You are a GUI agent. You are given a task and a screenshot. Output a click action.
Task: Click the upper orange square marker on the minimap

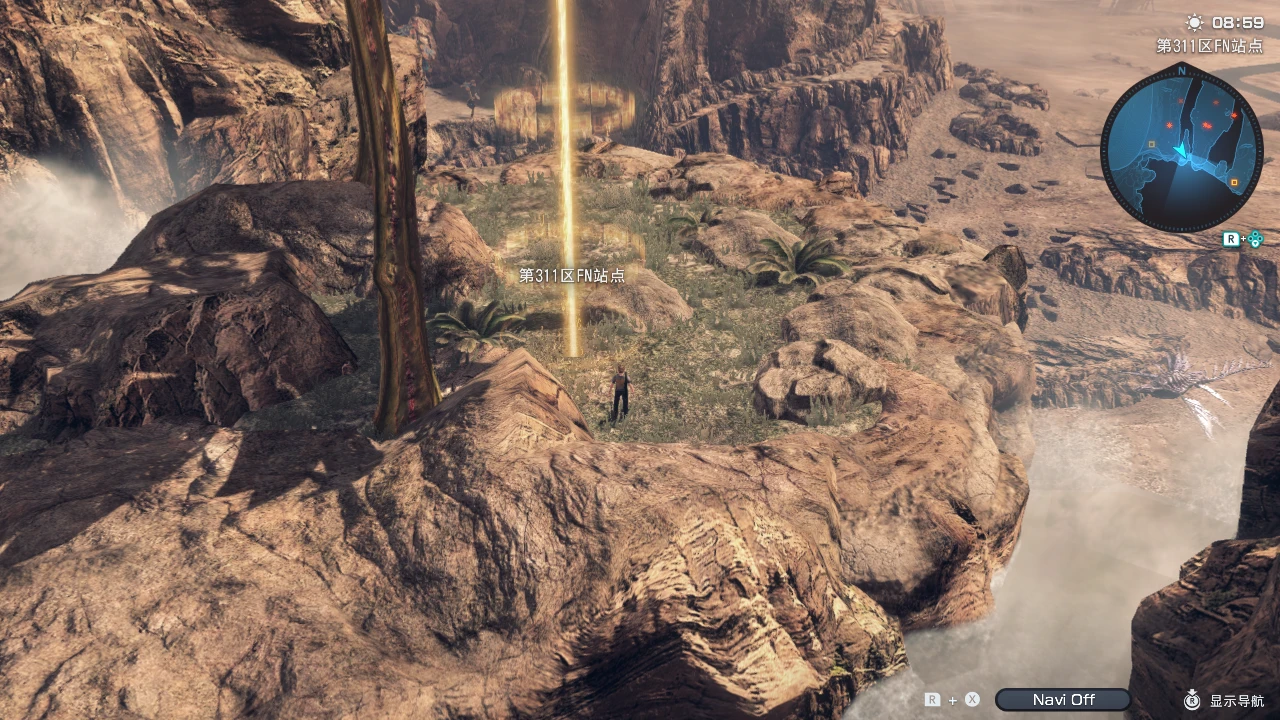coord(1151,144)
